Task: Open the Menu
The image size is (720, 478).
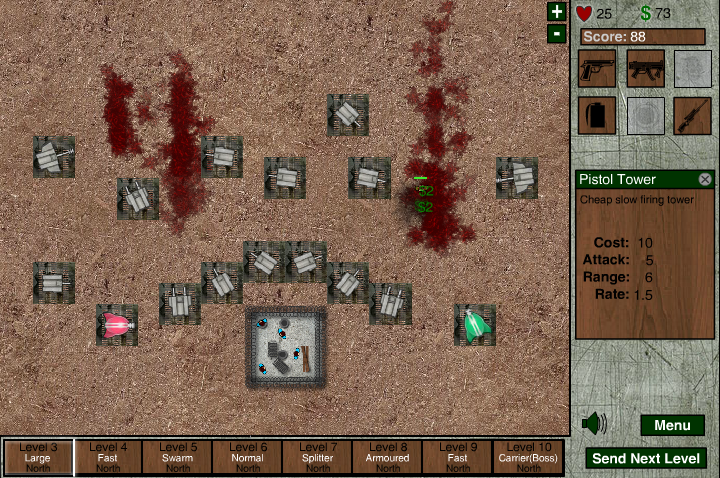Action: [x=672, y=426]
